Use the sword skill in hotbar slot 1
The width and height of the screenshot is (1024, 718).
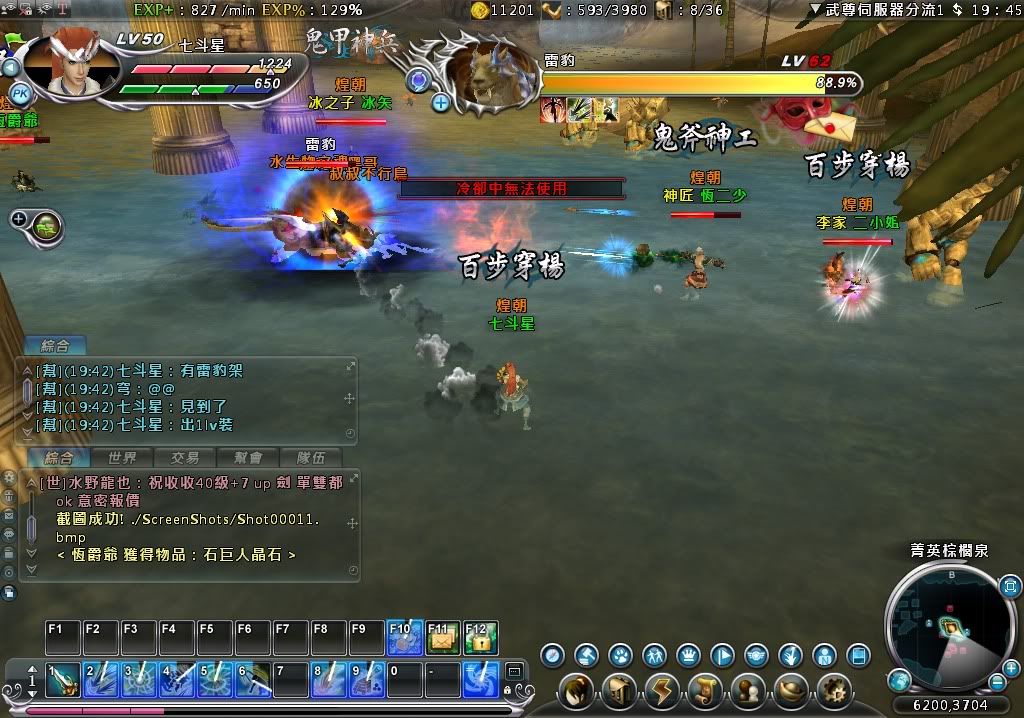click(x=63, y=680)
